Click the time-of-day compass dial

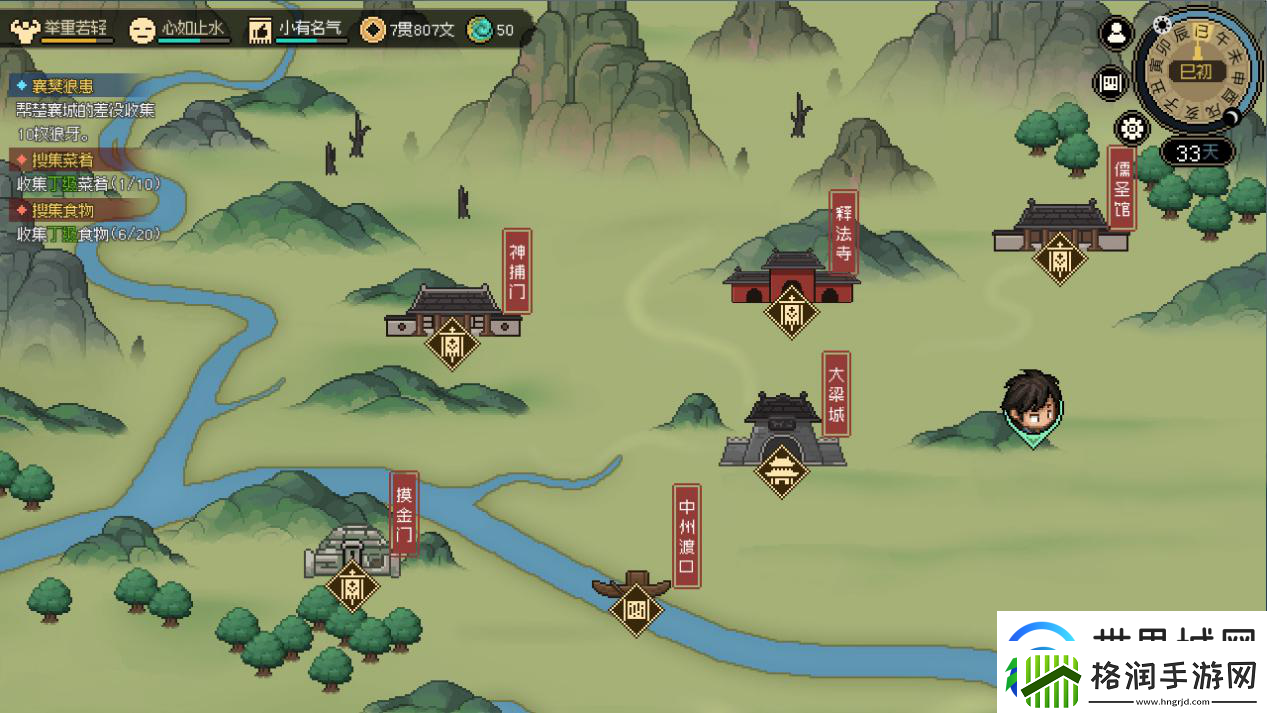pyautogui.click(x=1195, y=71)
